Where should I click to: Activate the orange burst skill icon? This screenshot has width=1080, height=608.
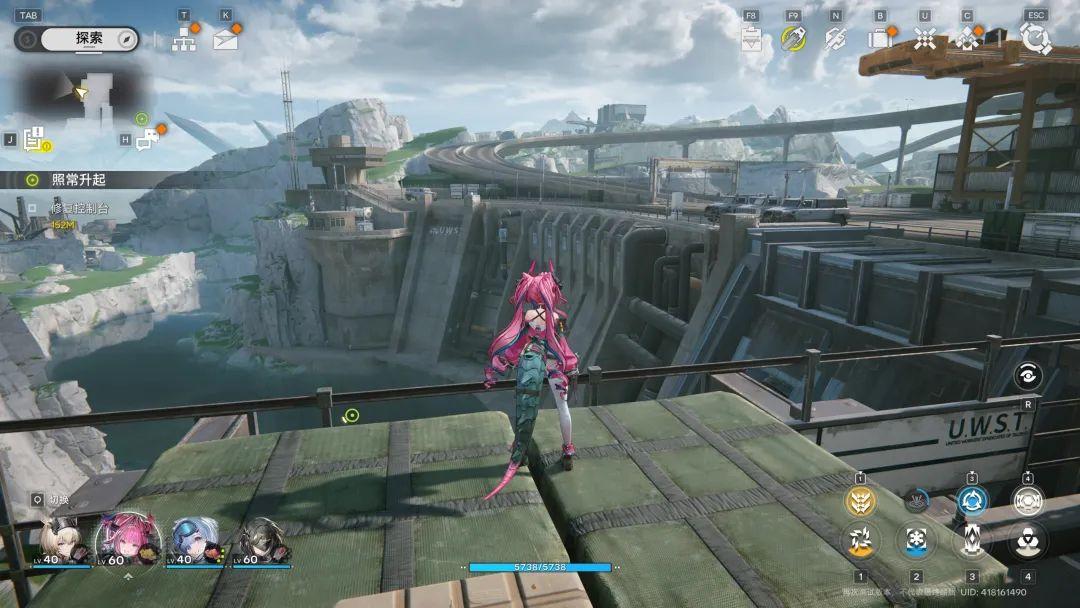860,541
